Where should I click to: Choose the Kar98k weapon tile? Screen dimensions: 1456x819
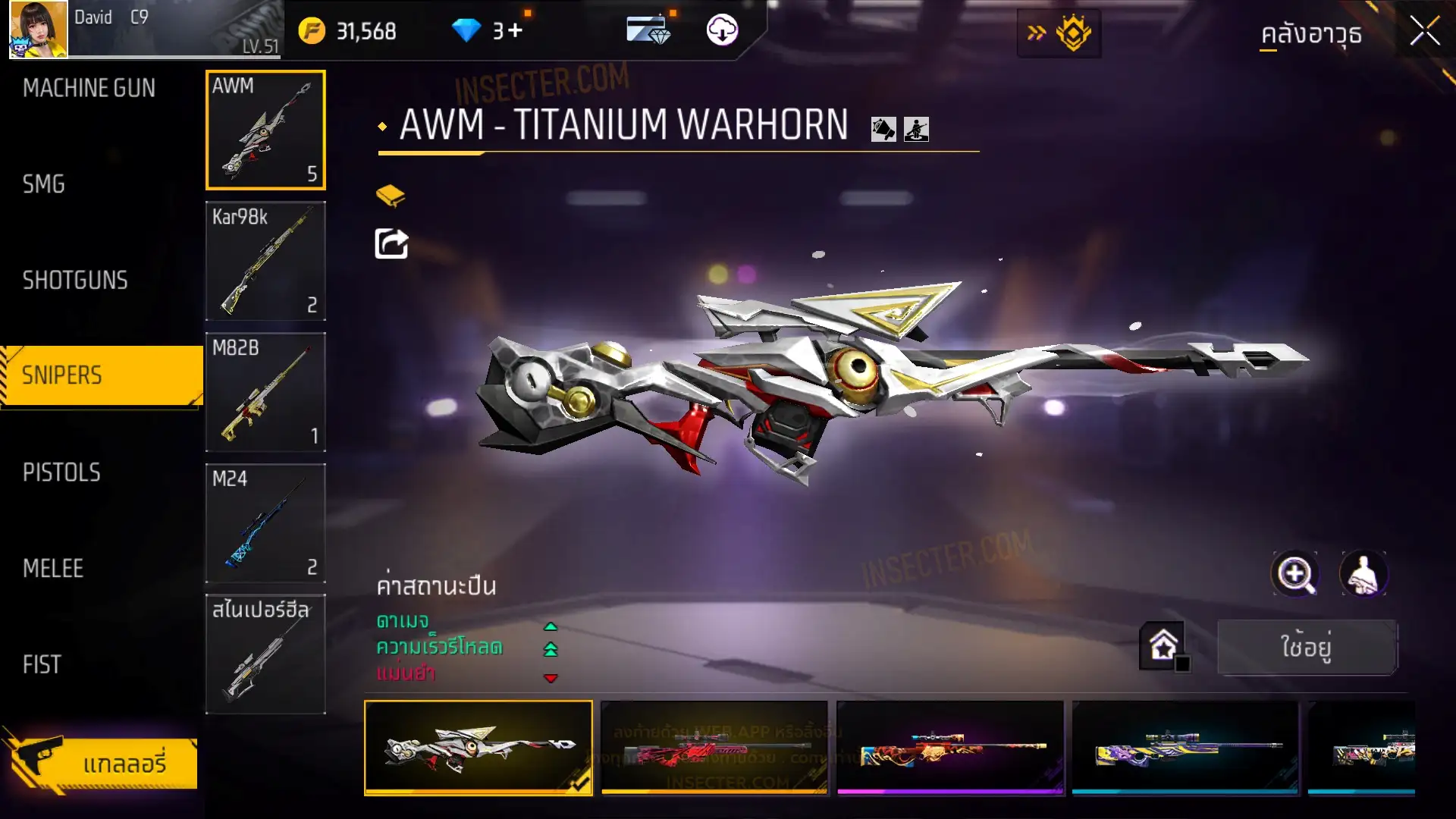coord(265,261)
